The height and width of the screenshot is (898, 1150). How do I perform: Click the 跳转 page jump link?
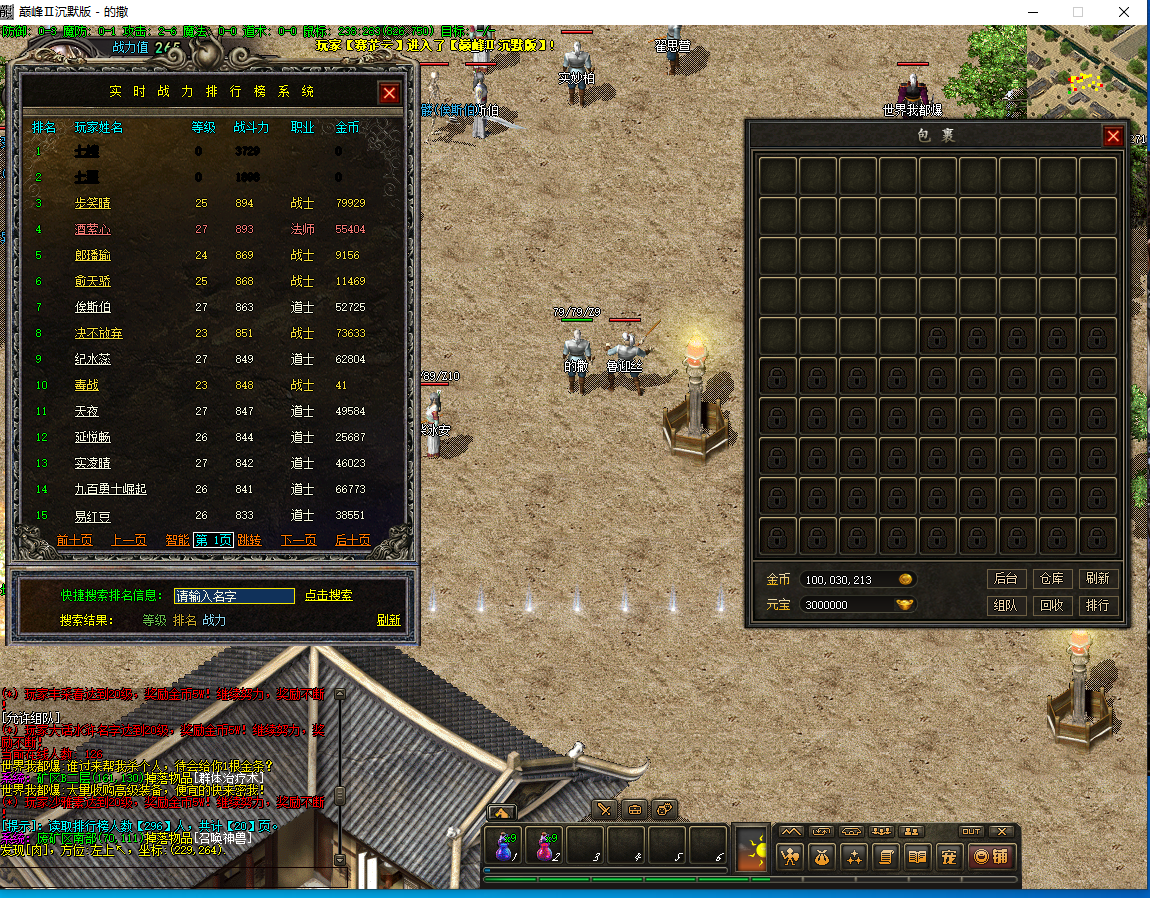pyautogui.click(x=249, y=540)
